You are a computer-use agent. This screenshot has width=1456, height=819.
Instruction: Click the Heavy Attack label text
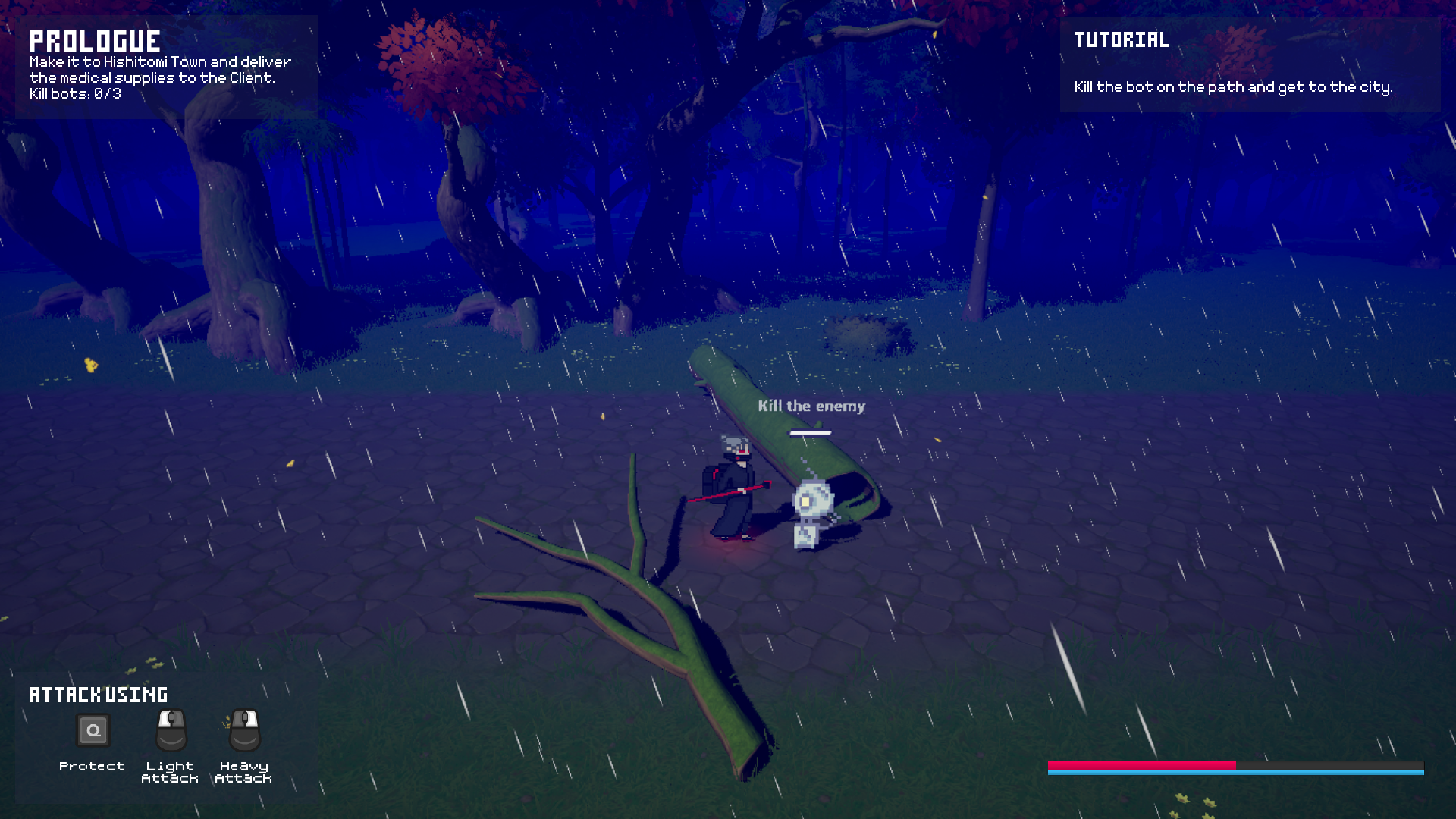(x=244, y=770)
